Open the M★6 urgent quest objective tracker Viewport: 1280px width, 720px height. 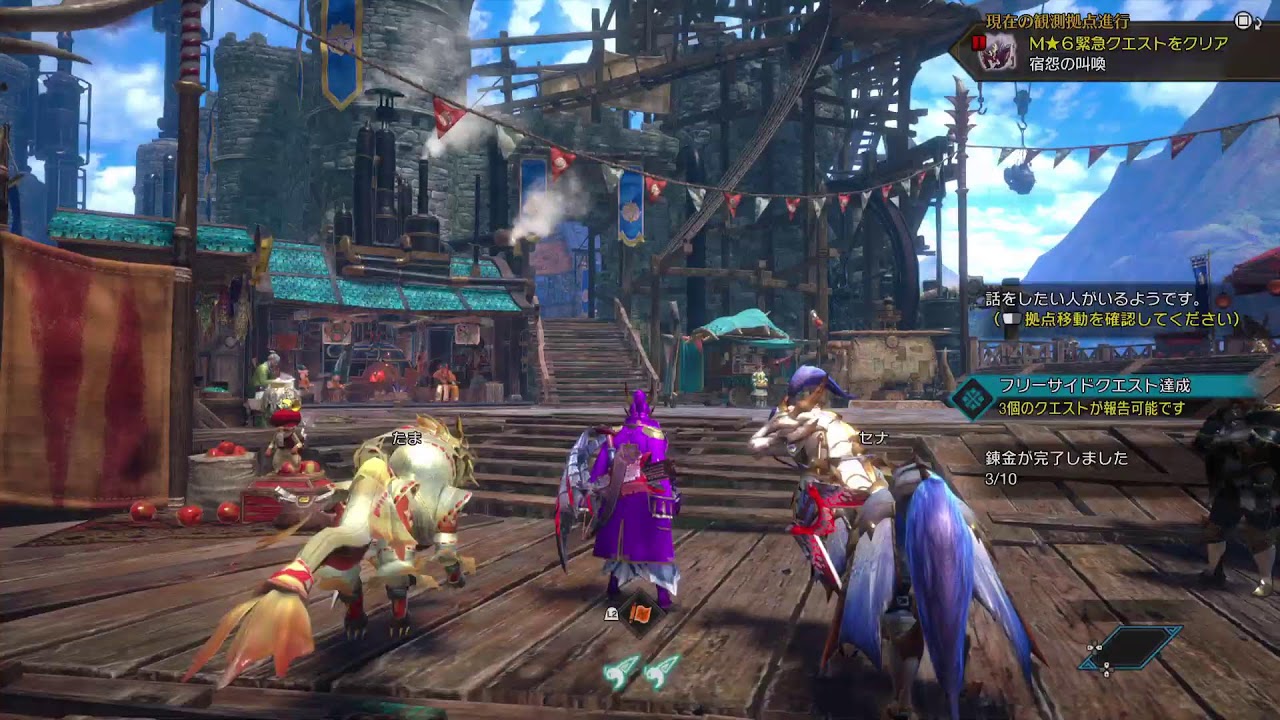point(1128,45)
